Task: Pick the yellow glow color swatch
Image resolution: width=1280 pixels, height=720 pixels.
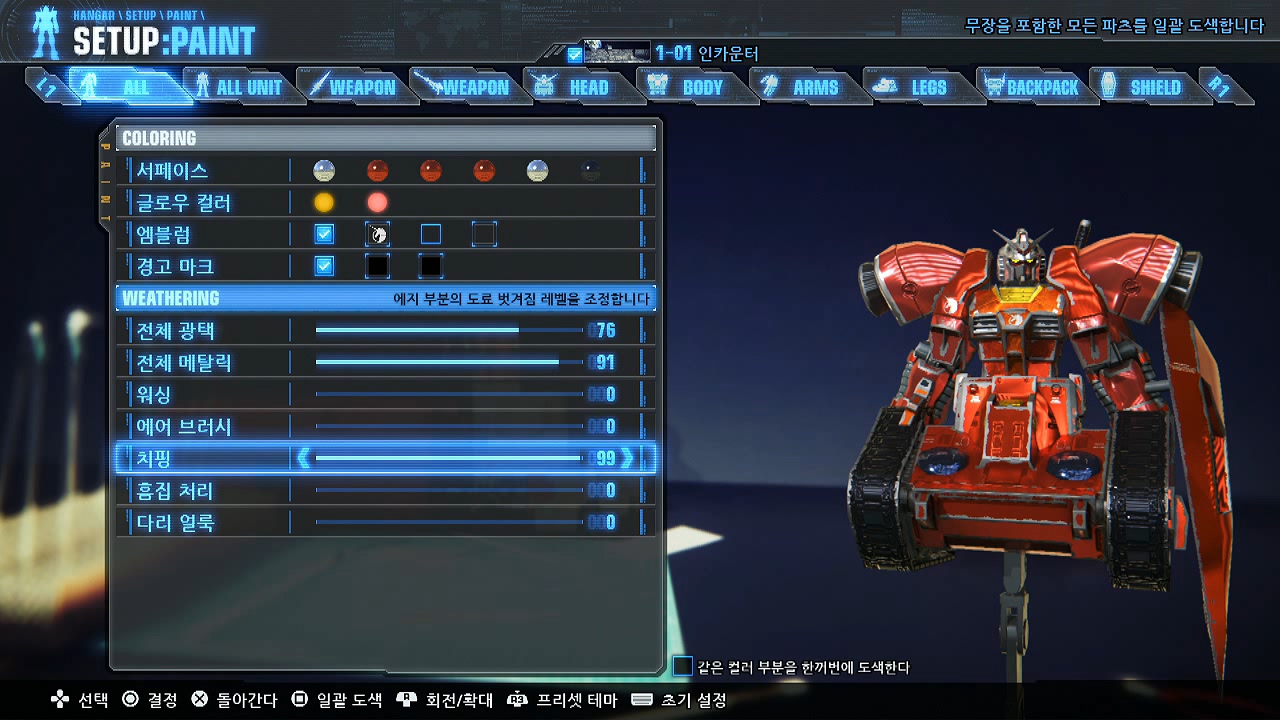Action: coord(324,203)
